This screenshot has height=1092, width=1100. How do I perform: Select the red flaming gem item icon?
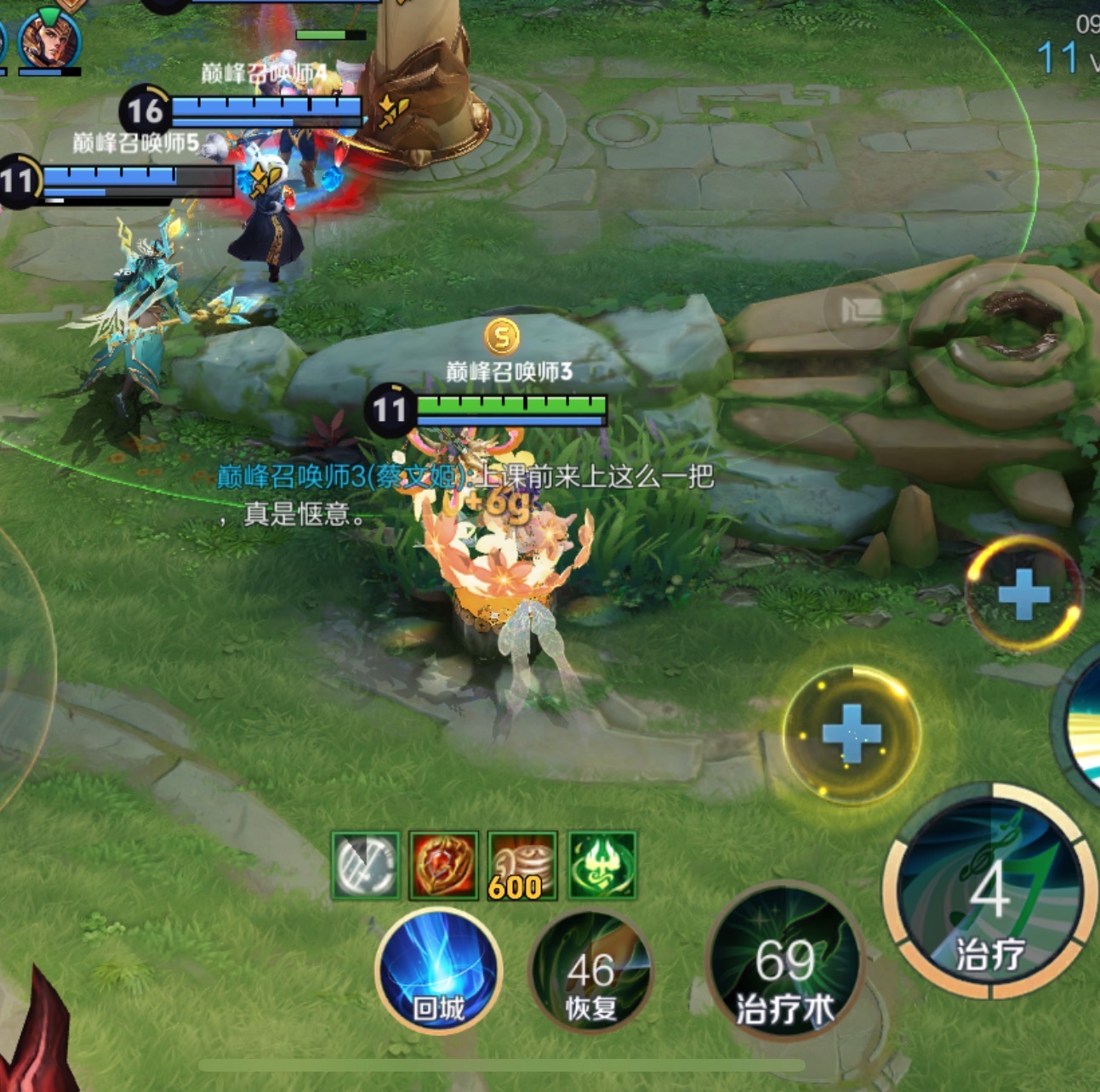click(443, 865)
